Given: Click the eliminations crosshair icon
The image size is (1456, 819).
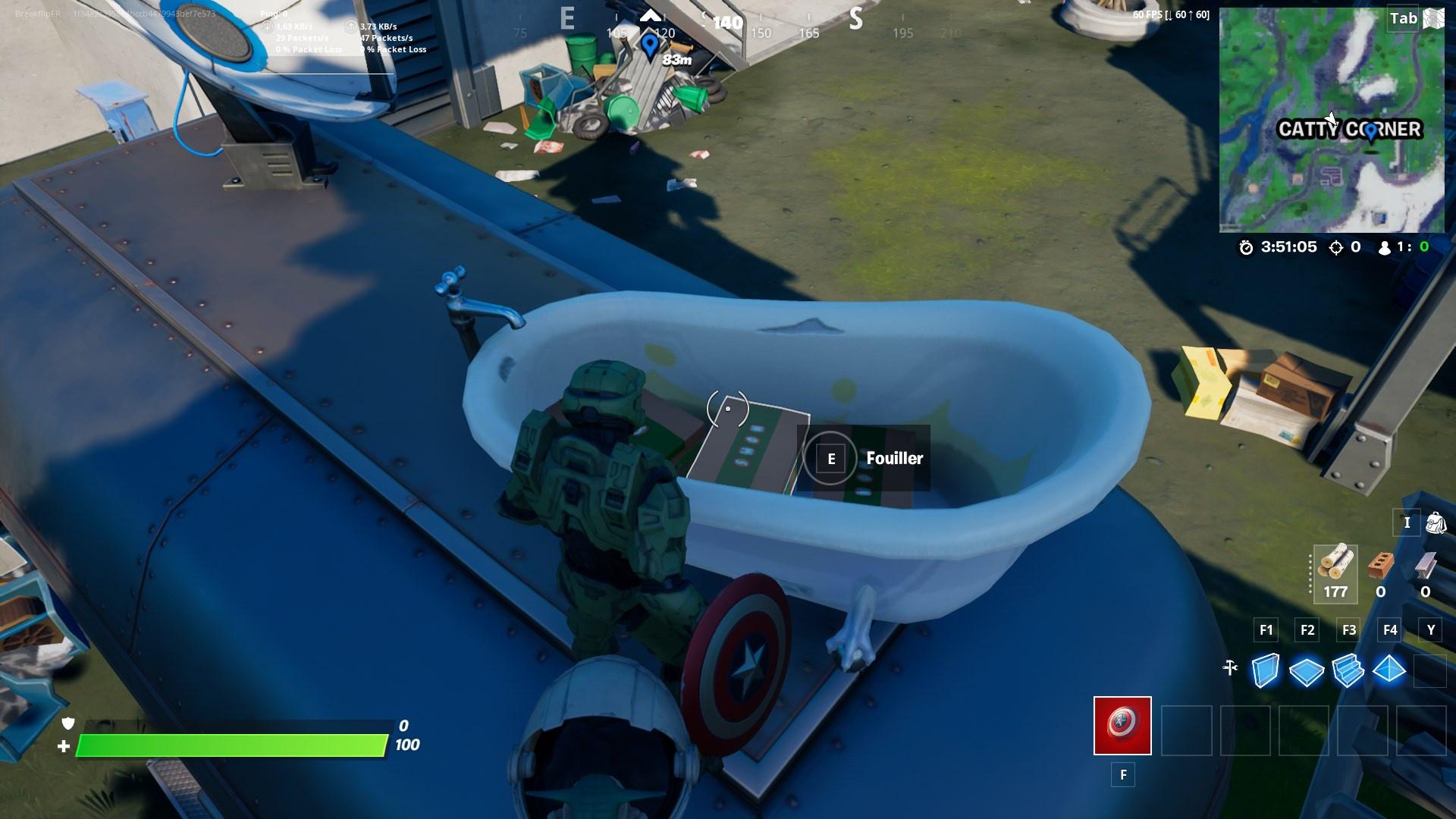Looking at the screenshot, I should coord(1338,246).
